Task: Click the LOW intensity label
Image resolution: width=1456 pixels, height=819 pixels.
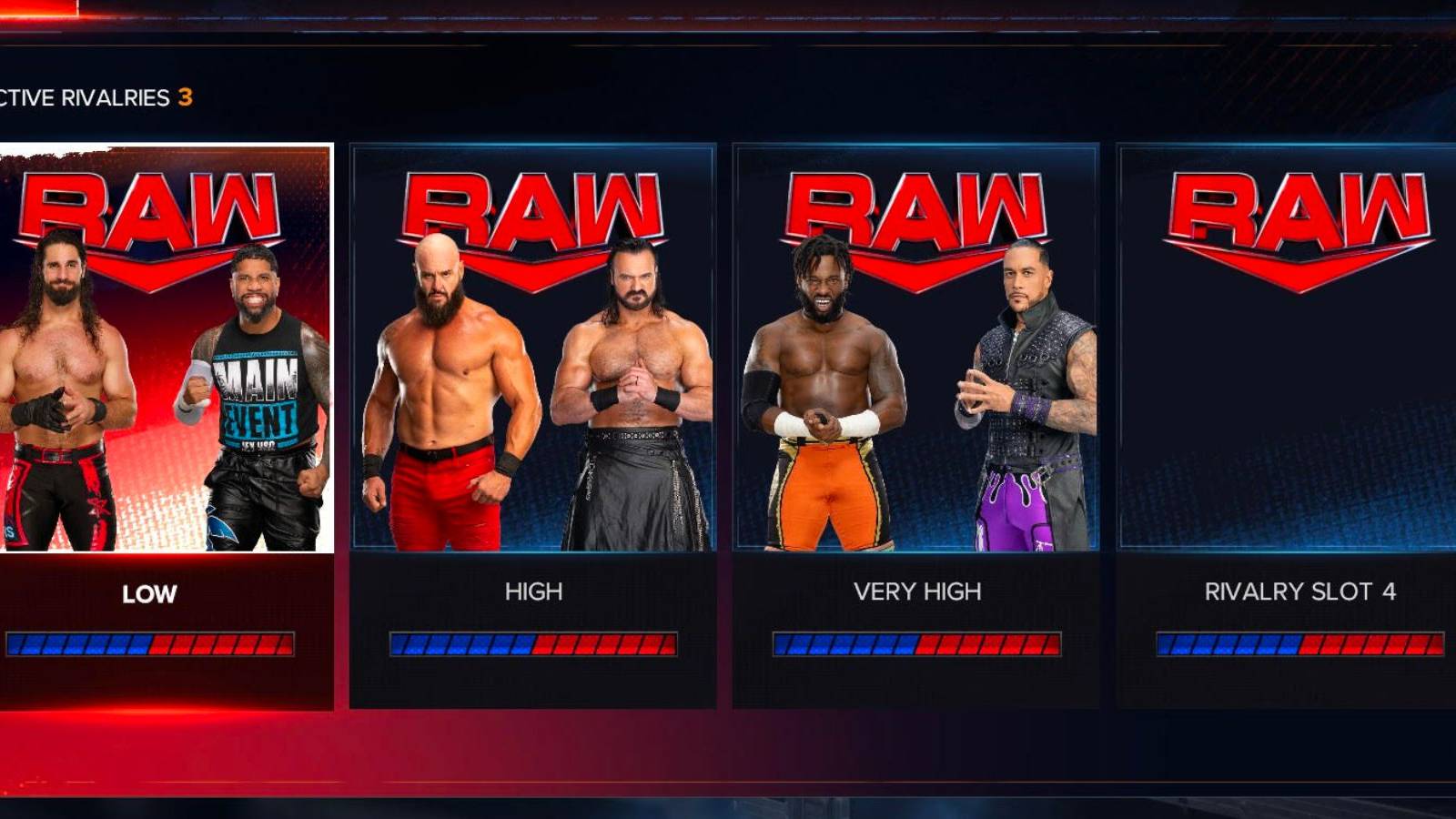Action: click(148, 591)
